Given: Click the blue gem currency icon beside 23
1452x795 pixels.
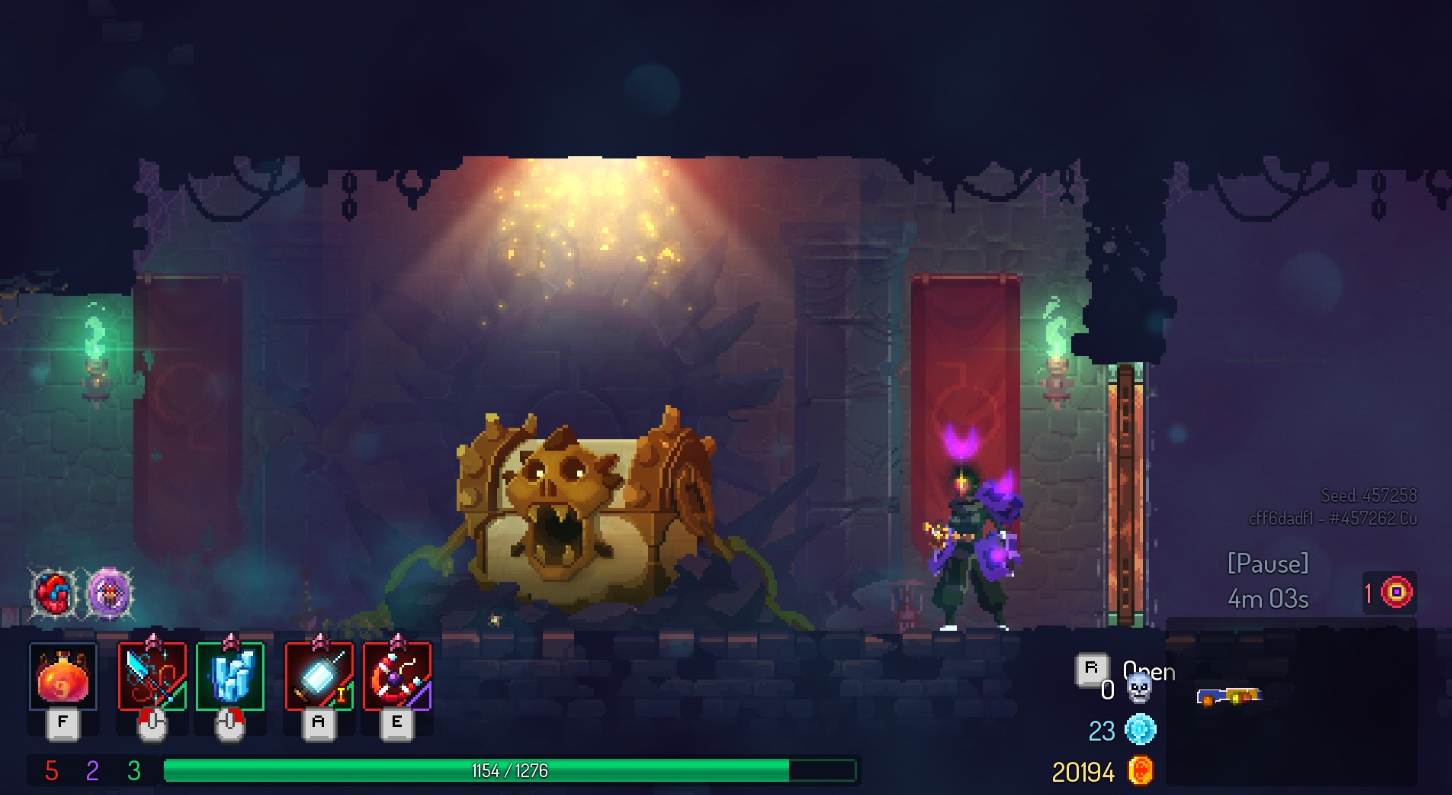Looking at the screenshot, I should pos(1139,731).
